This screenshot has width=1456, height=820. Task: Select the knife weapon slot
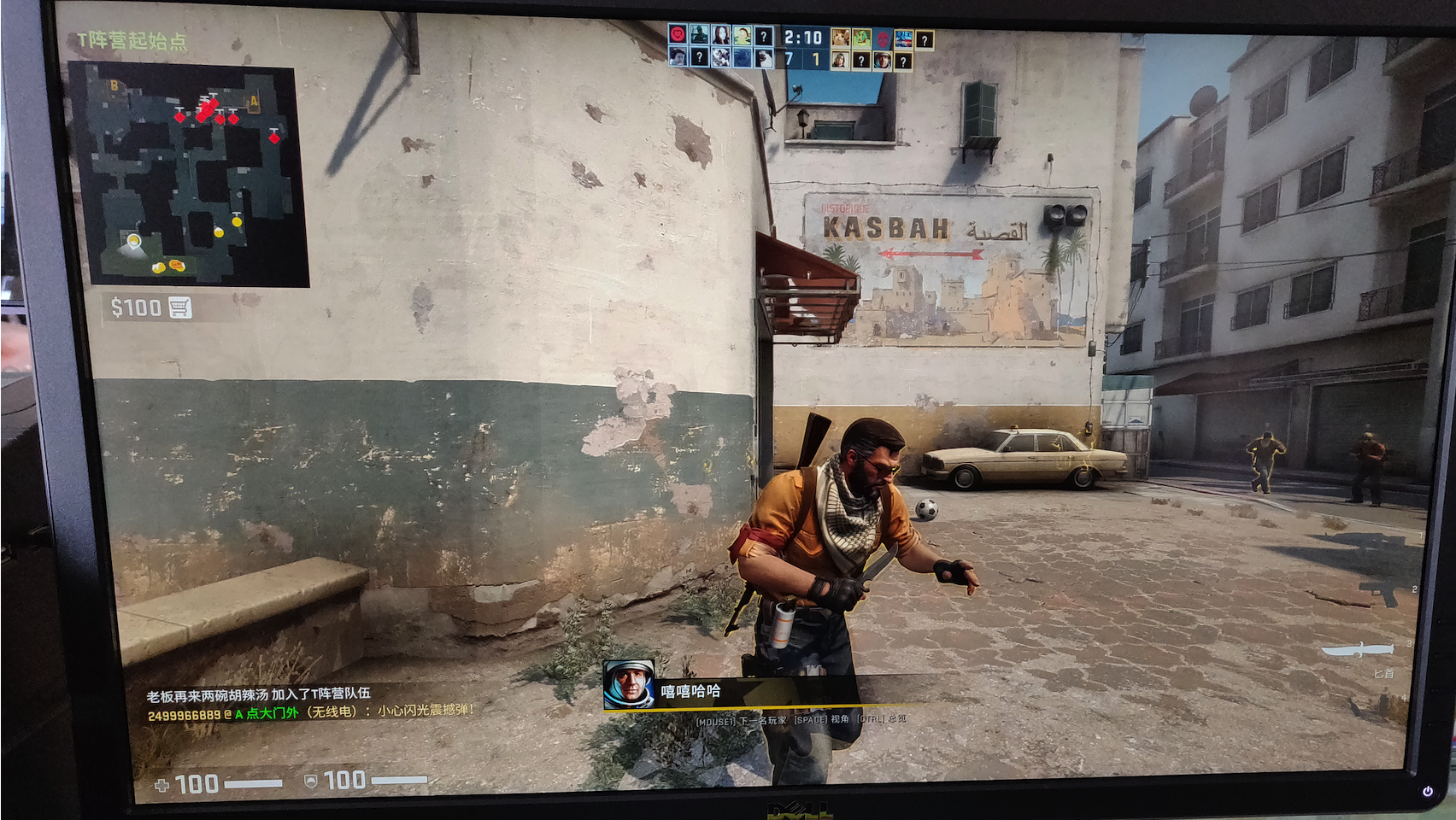click(1357, 651)
